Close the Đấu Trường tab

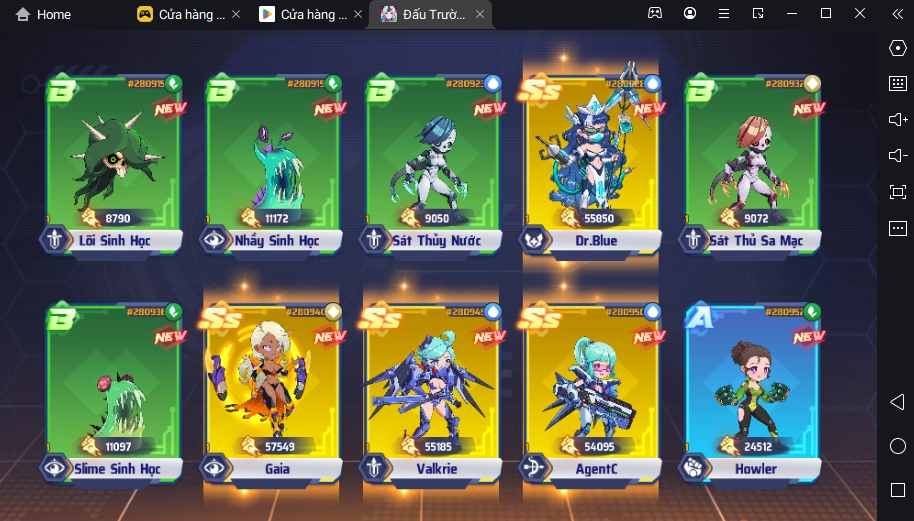click(480, 14)
